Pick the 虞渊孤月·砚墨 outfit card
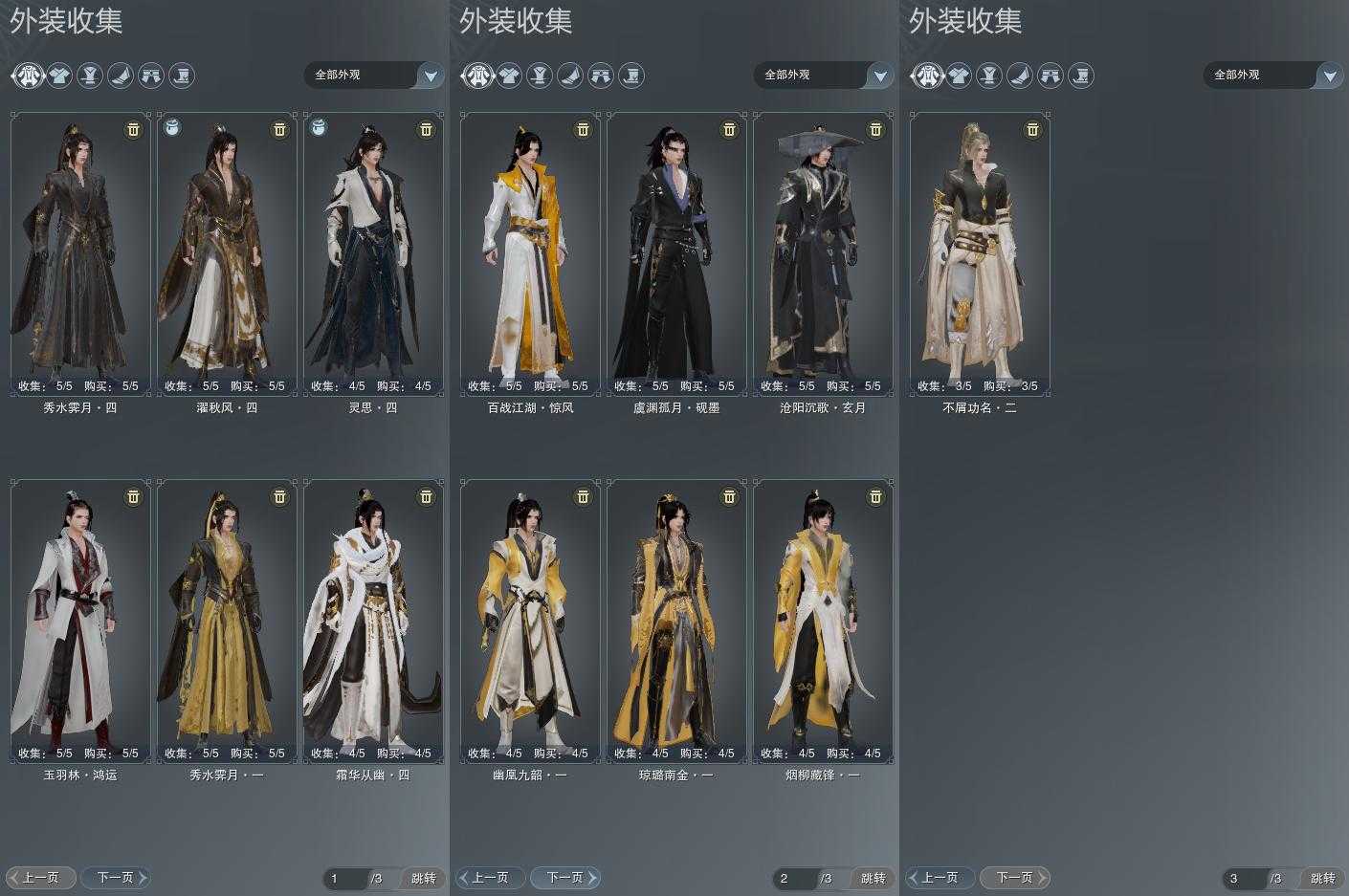Image resolution: width=1349 pixels, height=896 pixels. [x=676, y=253]
